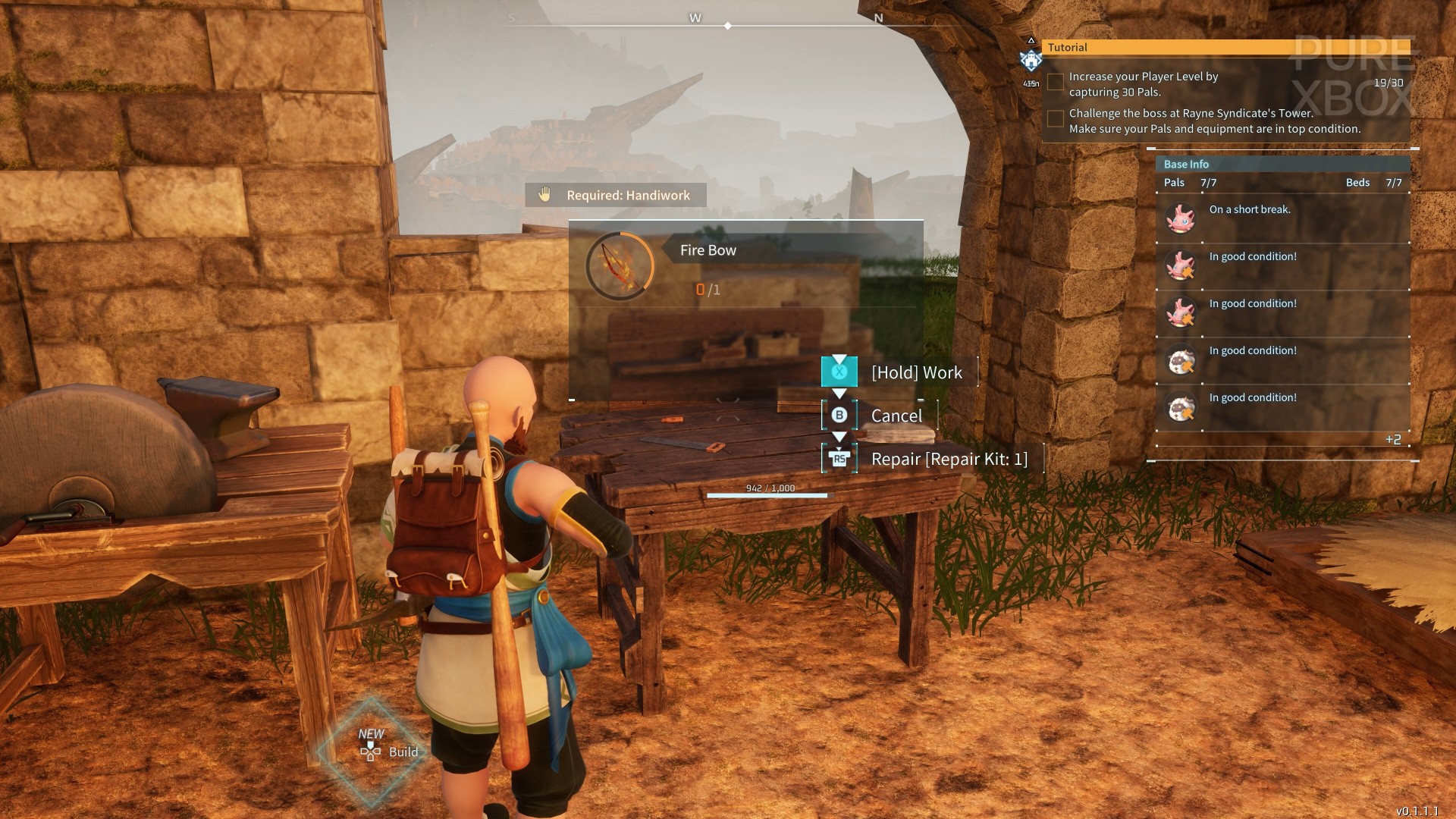Expand the +2 hidden Pals entry

[x=1392, y=438]
